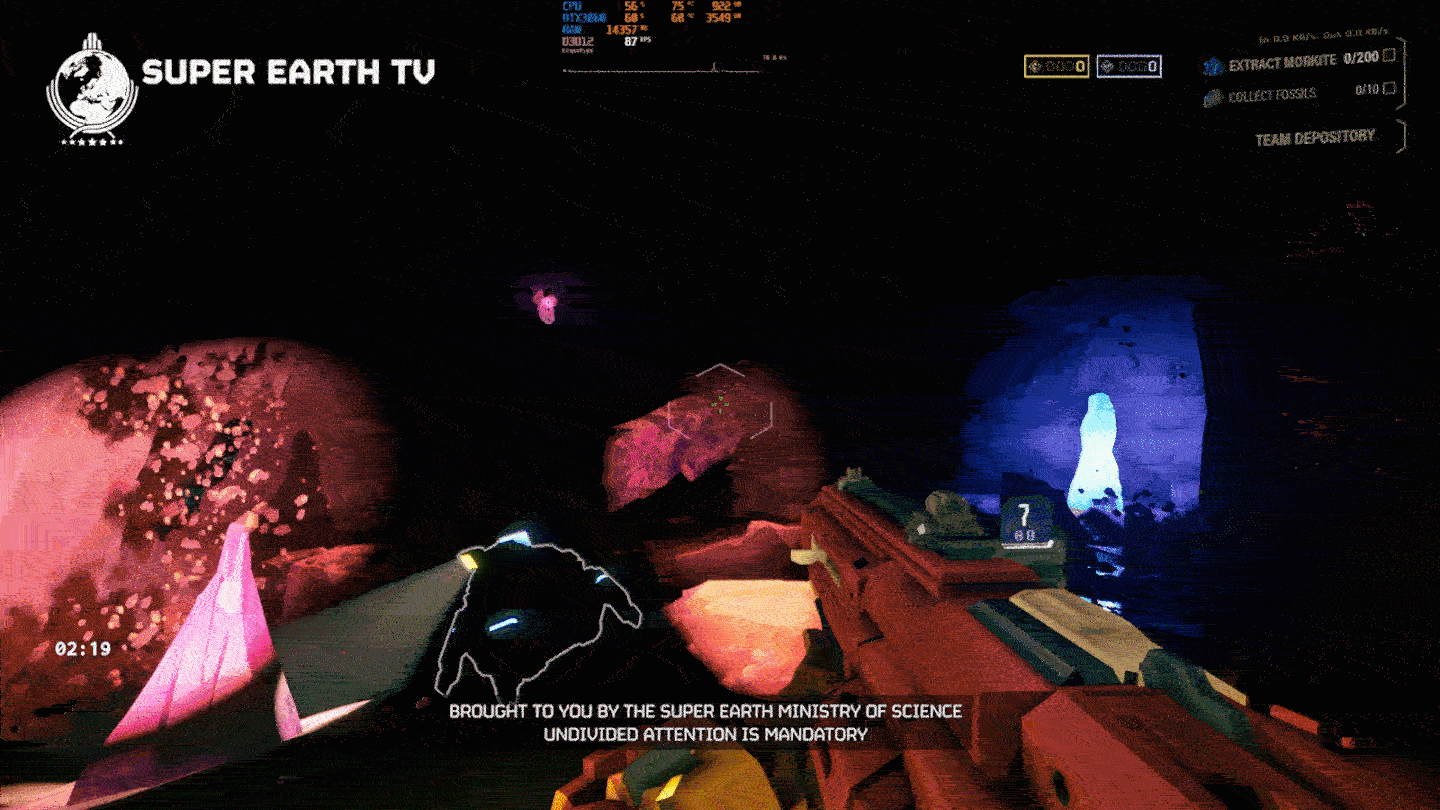Click the gold-framed resource counter
The height and width of the screenshot is (810, 1440).
point(1056,67)
